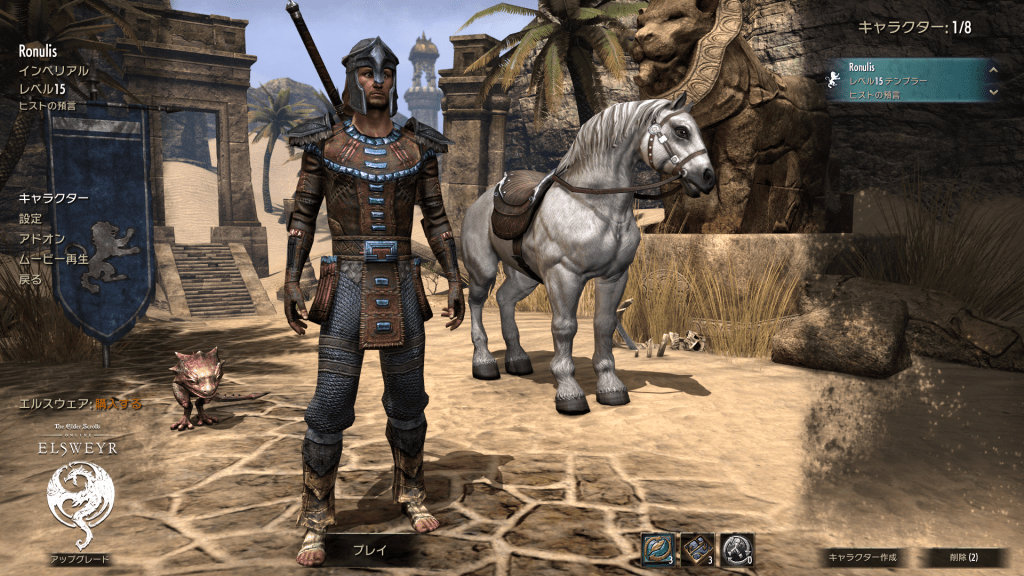Select ムービー再生 to replay the movie
The height and width of the screenshot is (576, 1024).
click(53, 259)
